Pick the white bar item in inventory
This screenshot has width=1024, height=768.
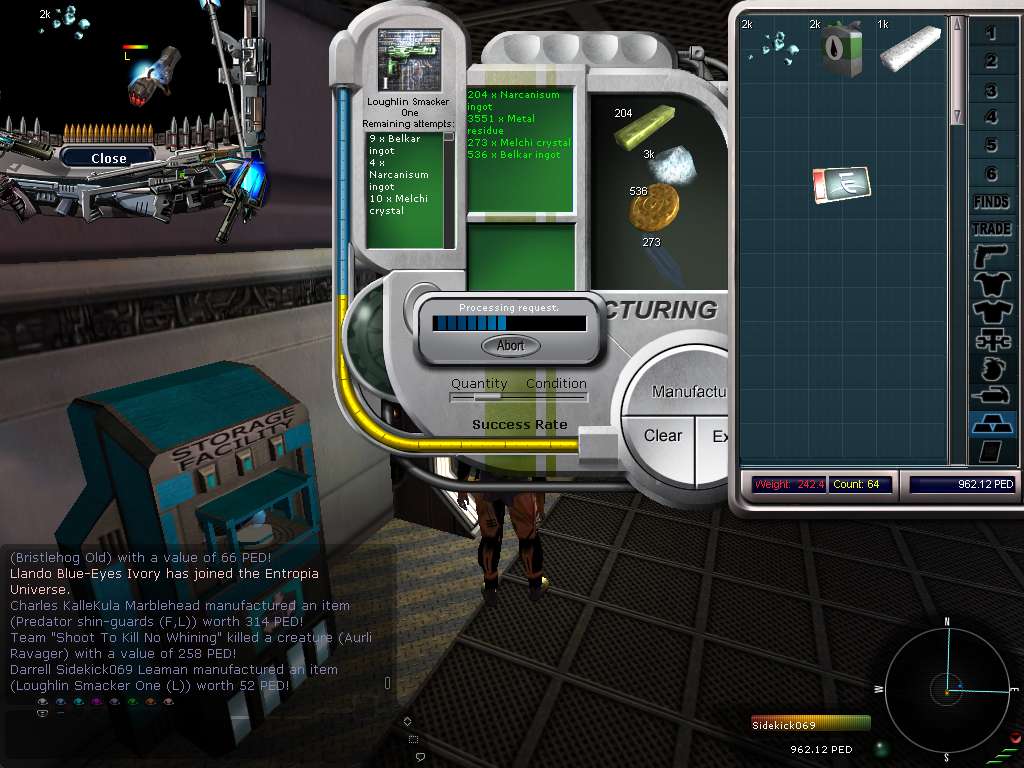910,47
